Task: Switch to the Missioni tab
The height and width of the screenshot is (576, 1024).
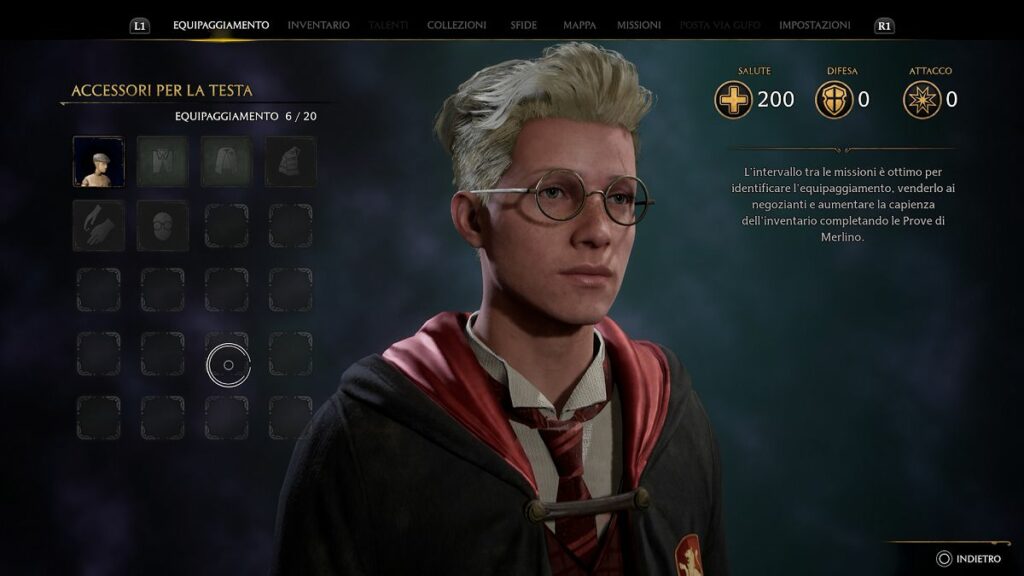Action: pos(638,25)
